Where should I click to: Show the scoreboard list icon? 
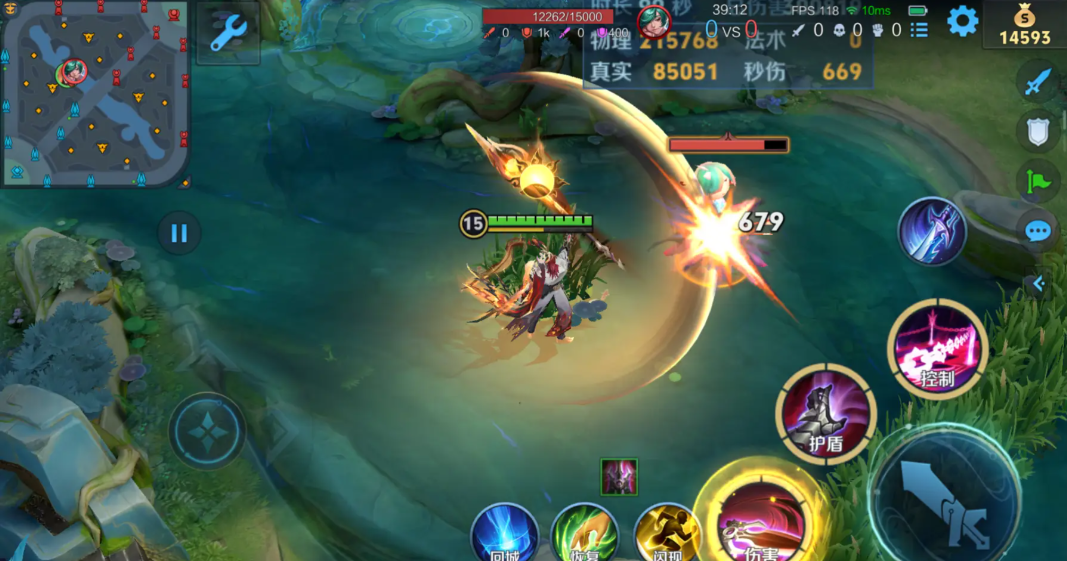coord(919,30)
